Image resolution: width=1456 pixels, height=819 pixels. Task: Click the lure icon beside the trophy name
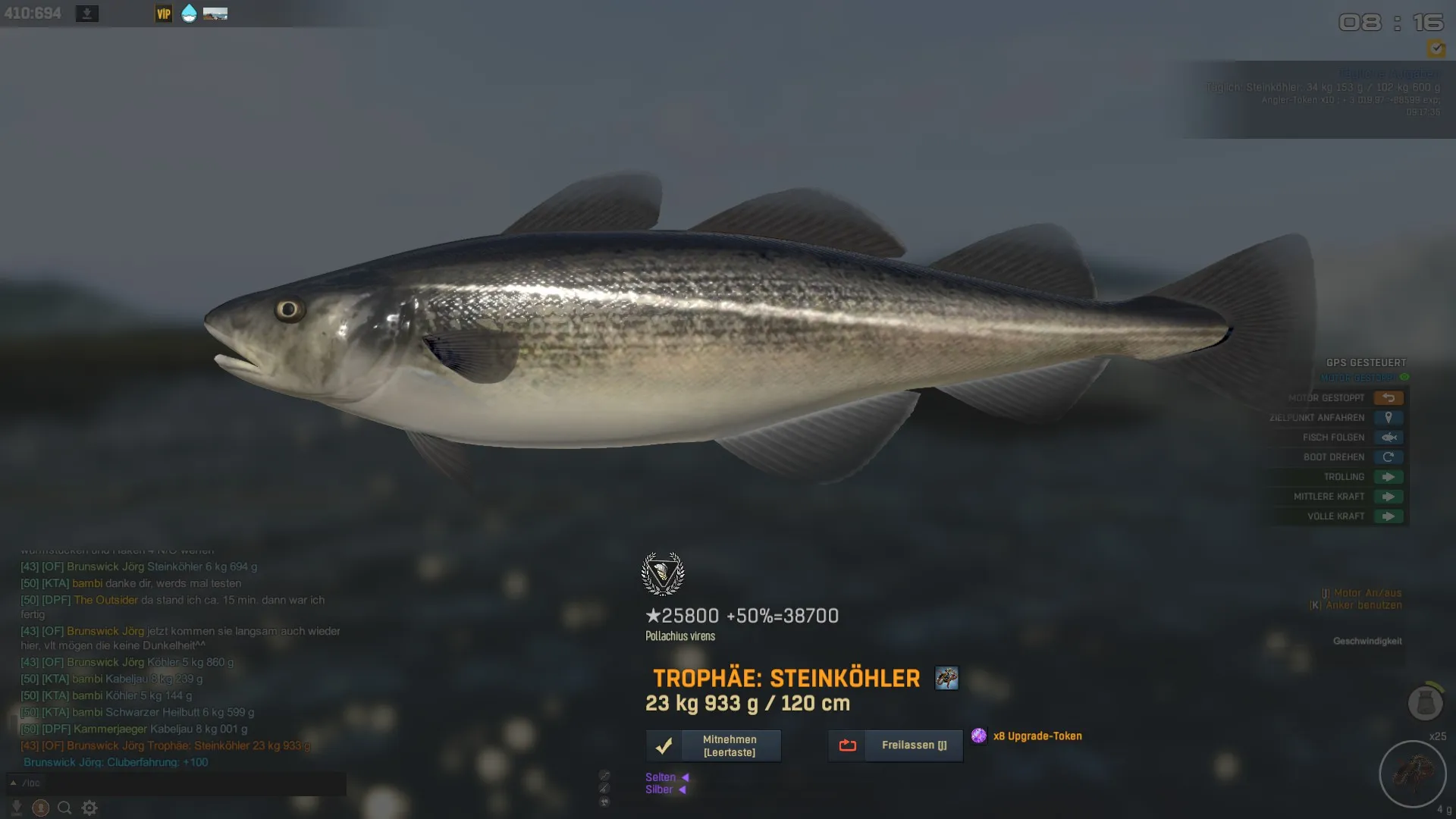[x=946, y=678]
